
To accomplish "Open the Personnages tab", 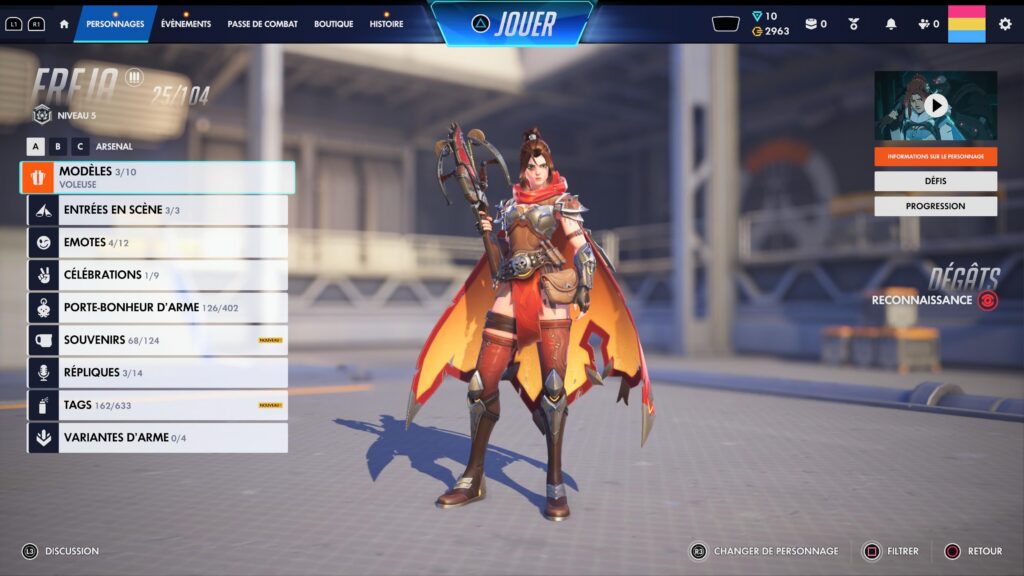I will click(x=115, y=24).
